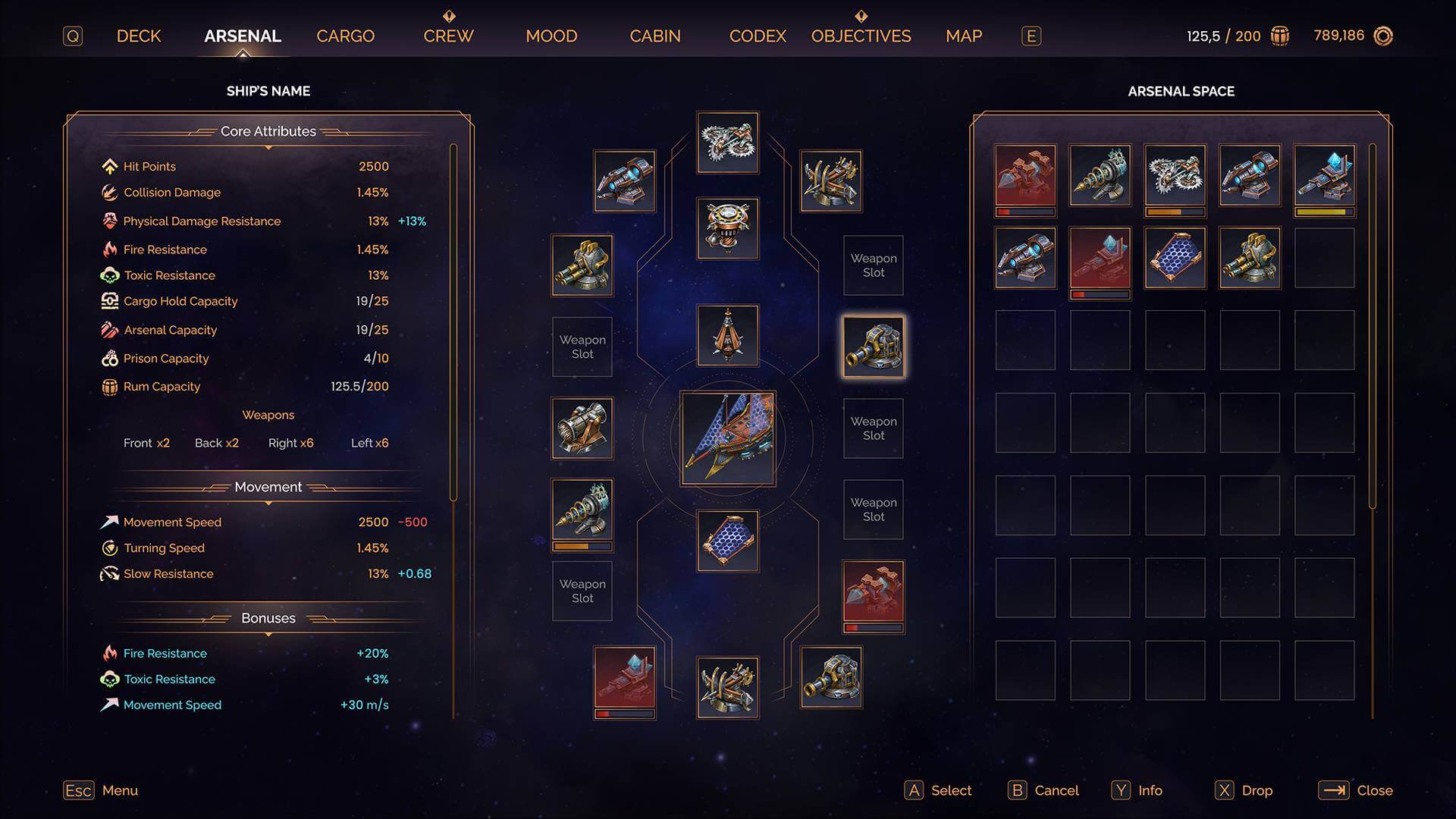
Task: Select the highlighted cannon turret slot
Action: (x=874, y=347)
